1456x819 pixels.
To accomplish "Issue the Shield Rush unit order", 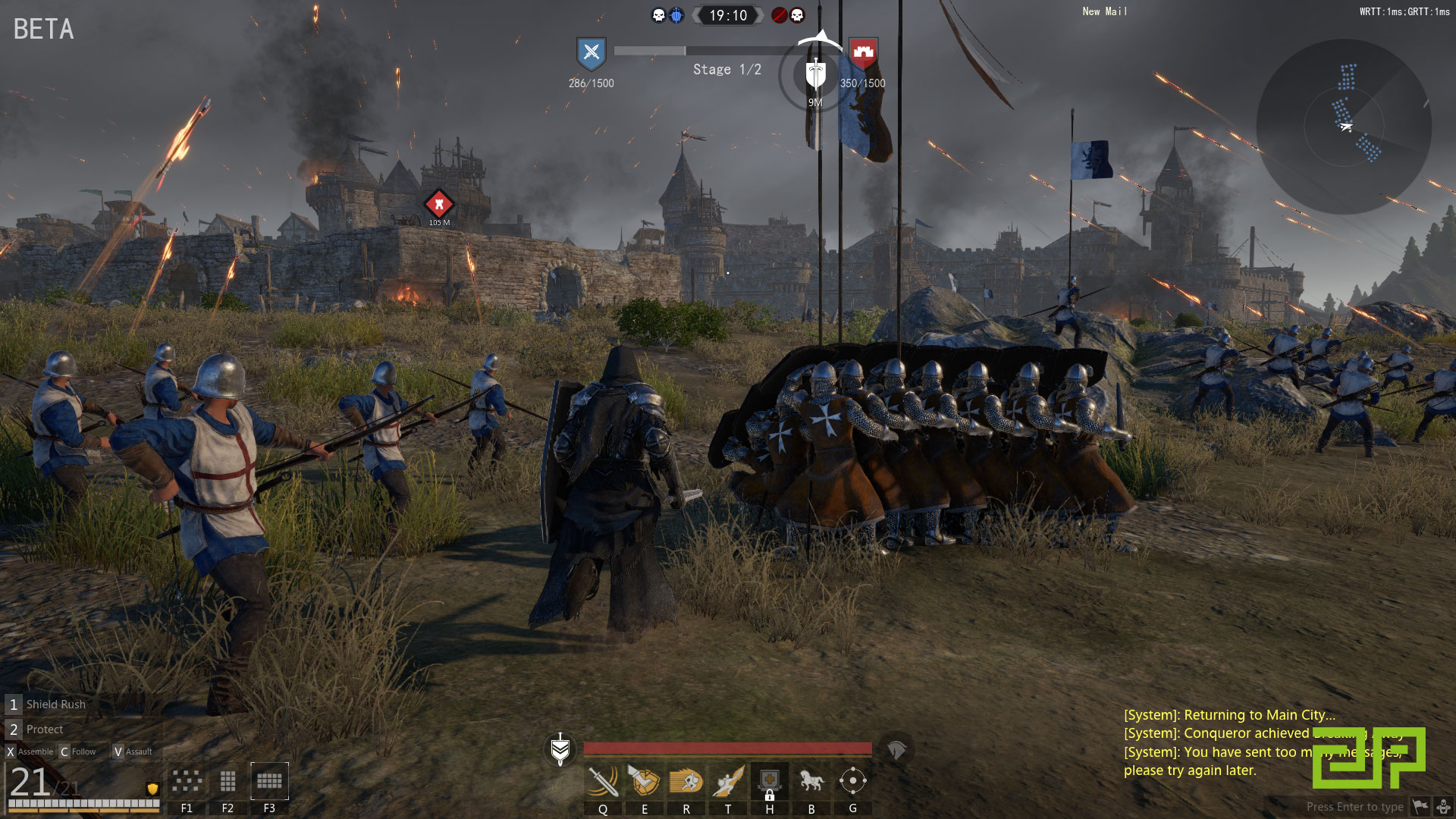I will (x=55, y=704).
